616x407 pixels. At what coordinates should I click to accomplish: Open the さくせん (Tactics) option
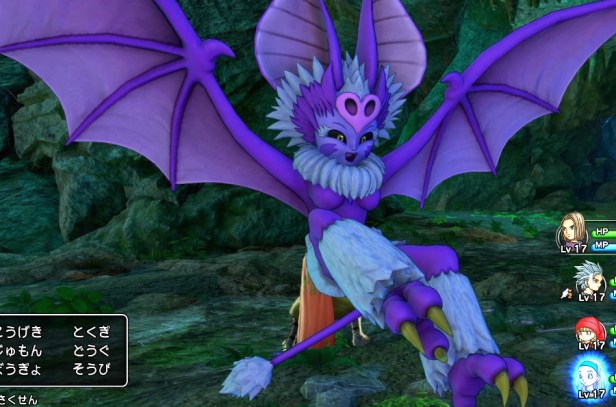18,399
